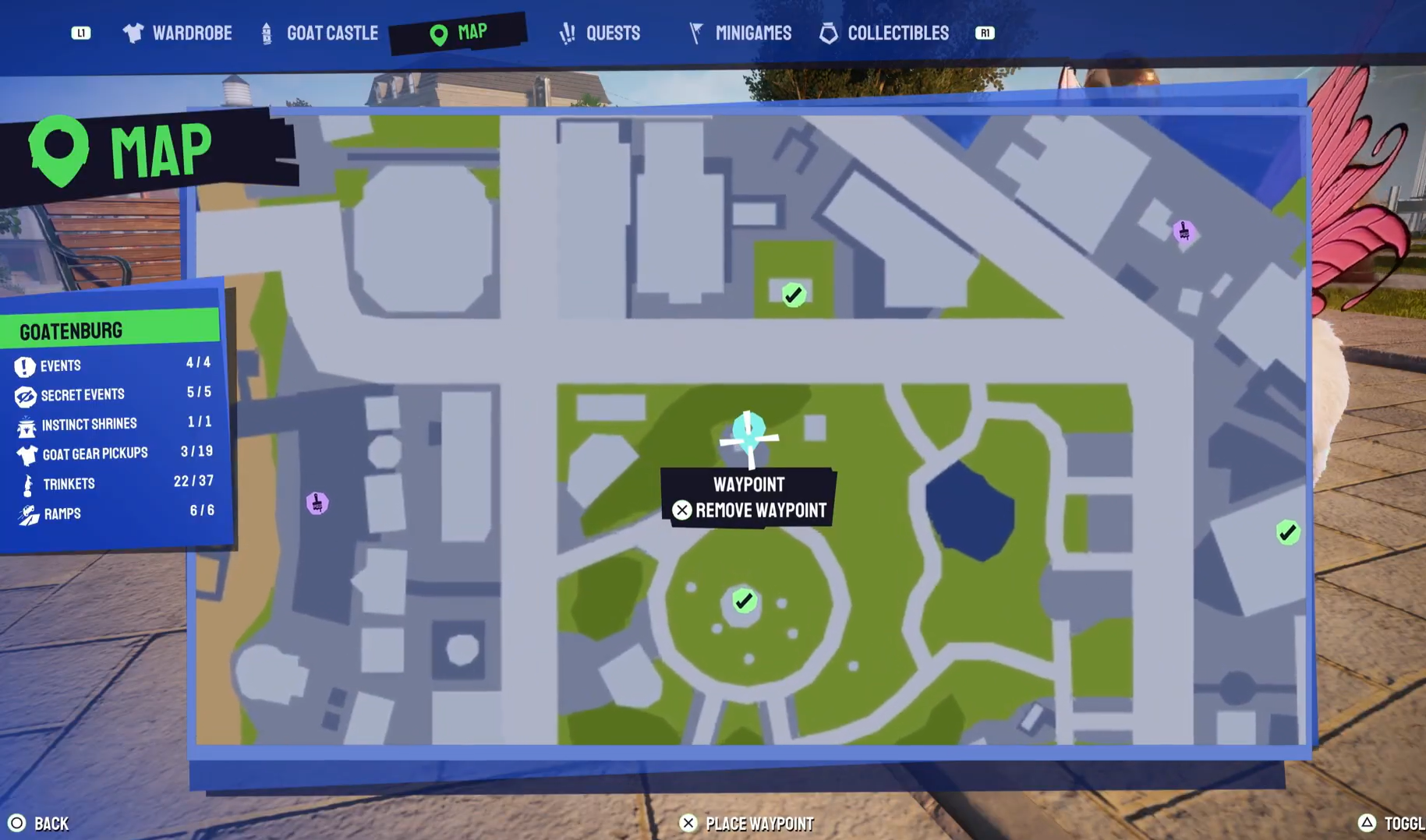Click the Goat Gear Pickups icon
The height and width of the screenshot is (840, 1426).
[x=26, y=454]
